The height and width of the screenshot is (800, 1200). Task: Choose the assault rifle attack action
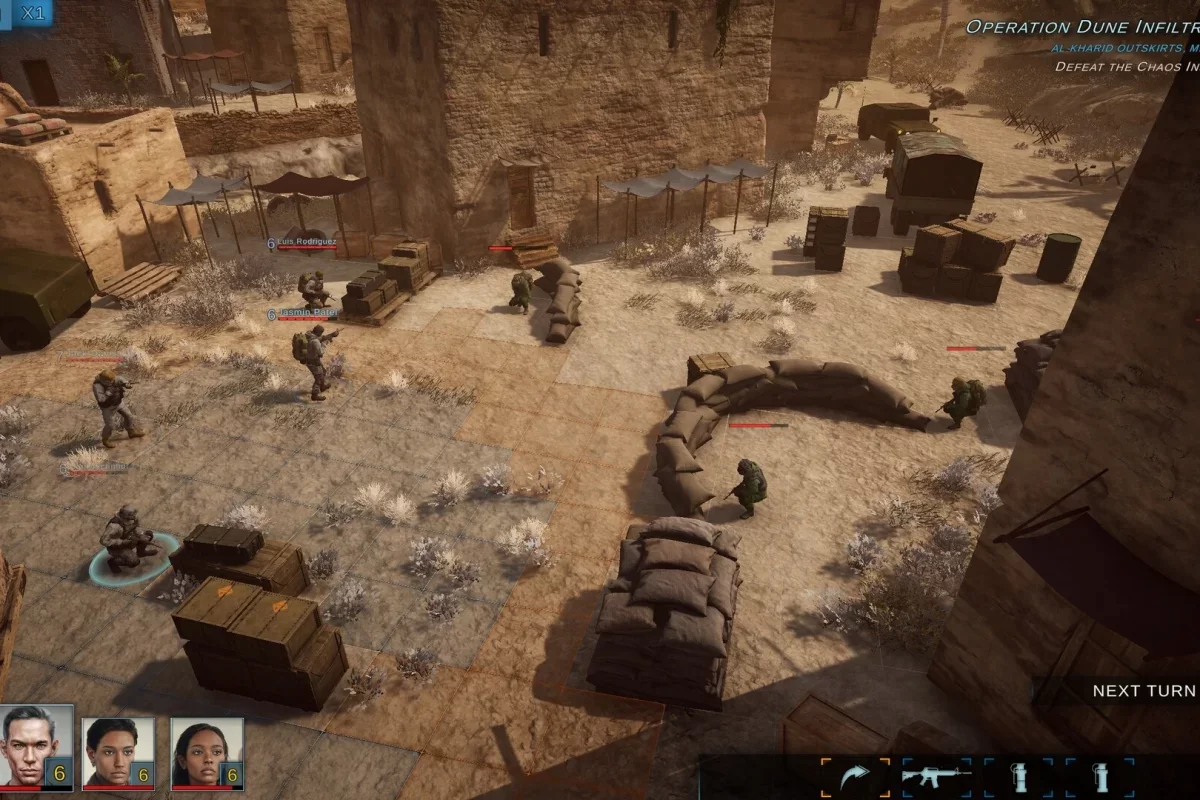(x=937, y=777)
